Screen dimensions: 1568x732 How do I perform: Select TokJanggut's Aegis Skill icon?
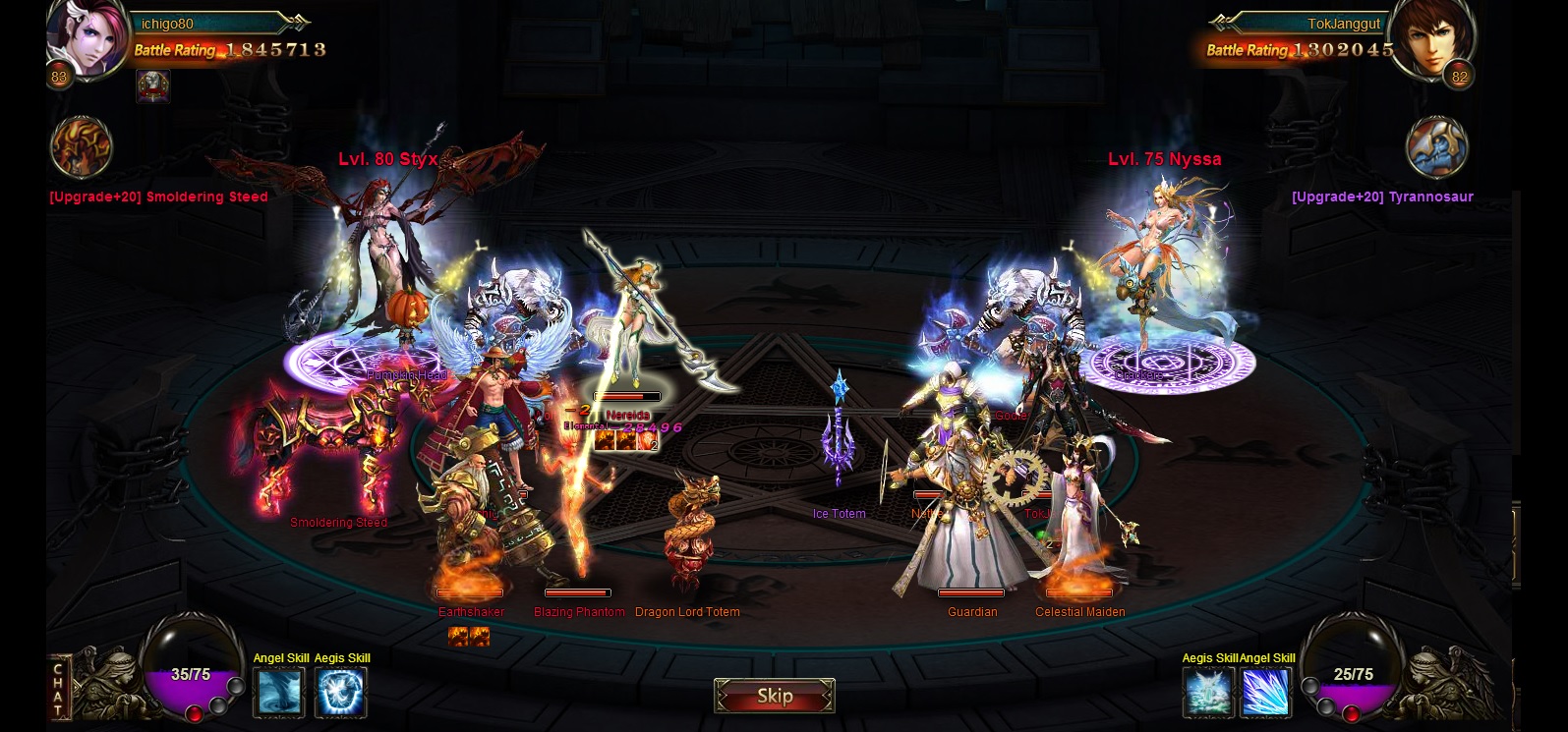(1207, 692)
